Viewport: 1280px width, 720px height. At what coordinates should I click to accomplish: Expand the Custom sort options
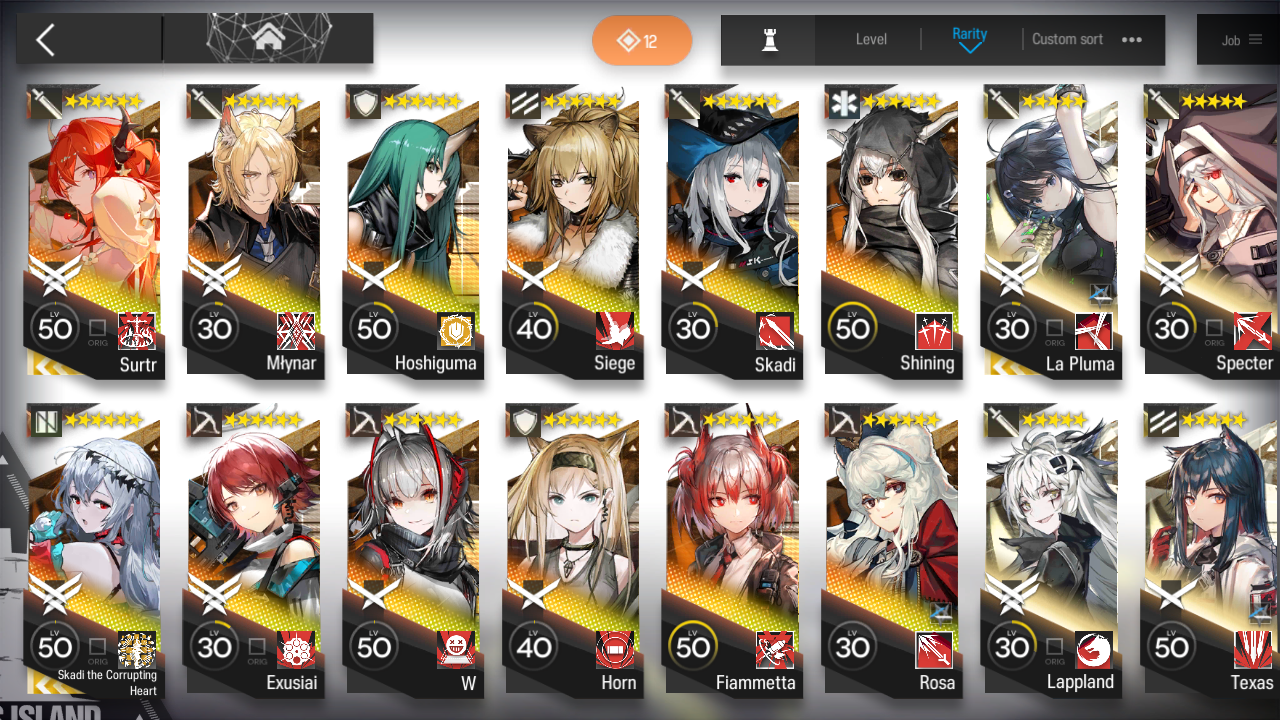point(1067,39)
